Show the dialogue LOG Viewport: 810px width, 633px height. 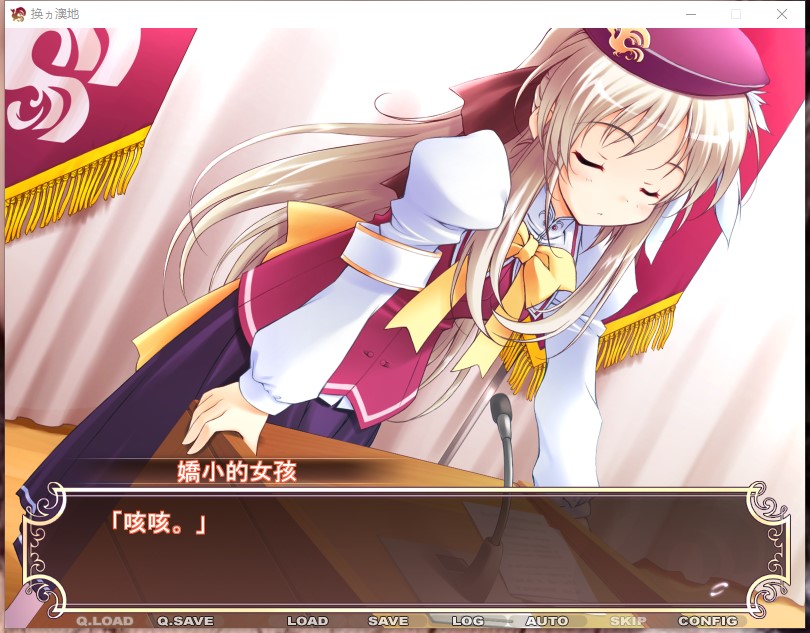pos(468,621)
